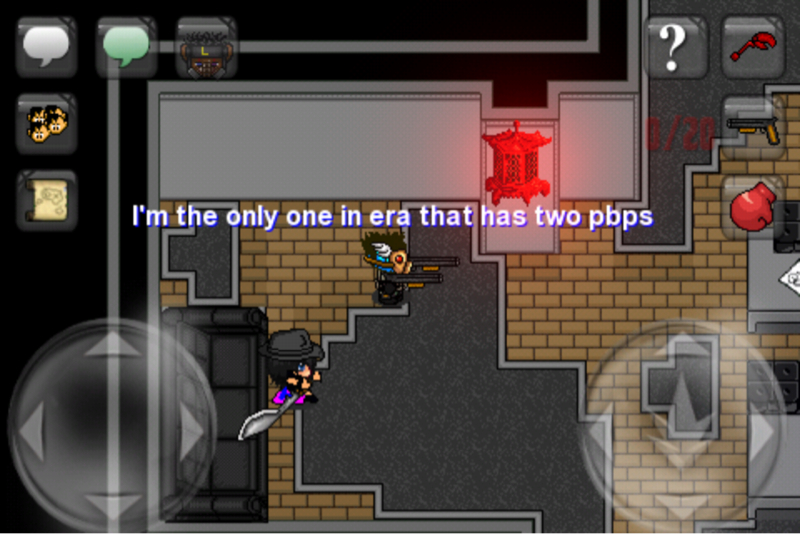Fire the pistol weapon button
The width and height of the screenshot is (800, 534).
pyautogui.click(x=753, y=126)
